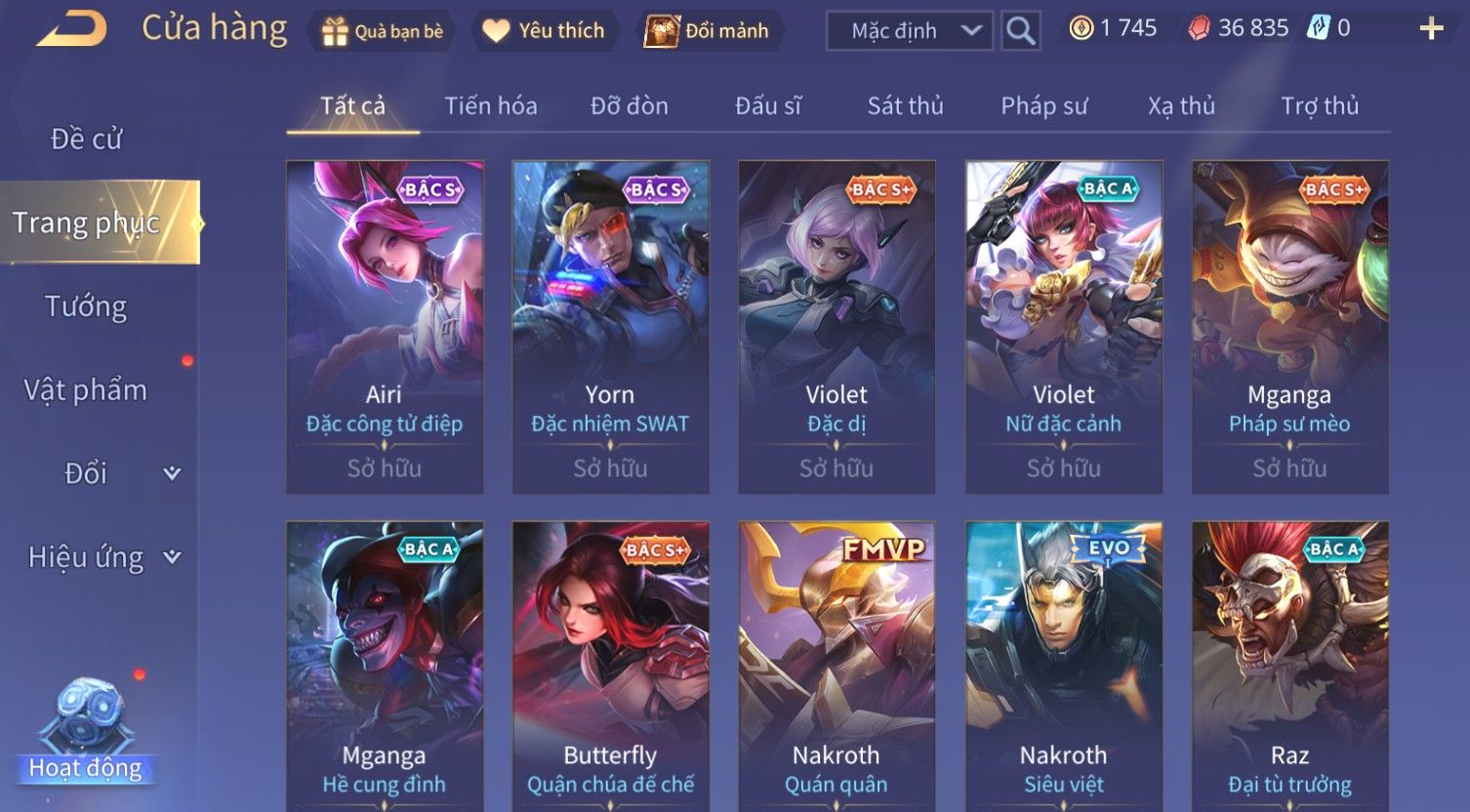This screenshot has width=1470, height=812.
Task: Go back using the return arrow
Action: (71, 29)
